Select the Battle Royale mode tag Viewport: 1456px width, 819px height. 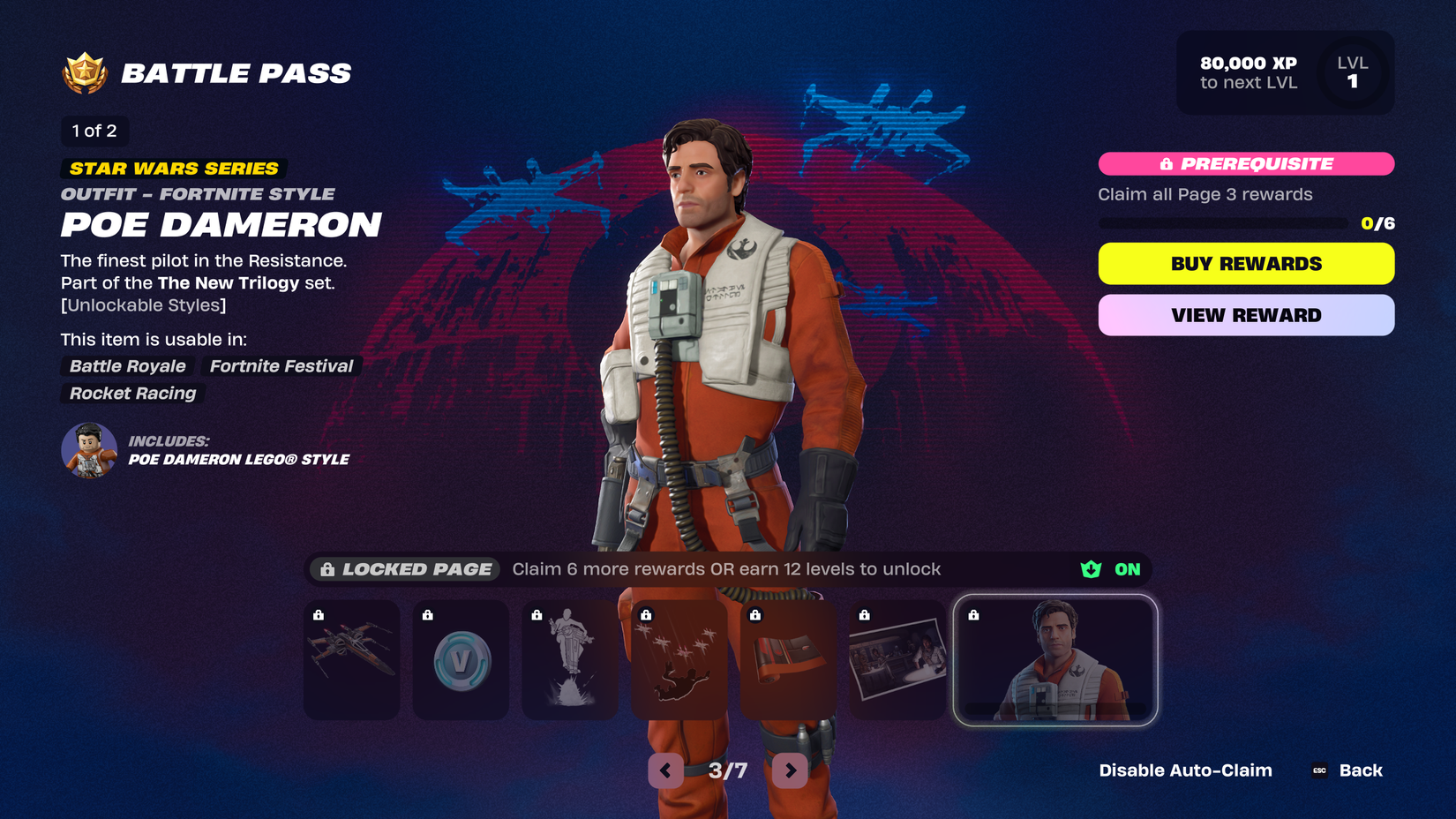coord(126,366)
